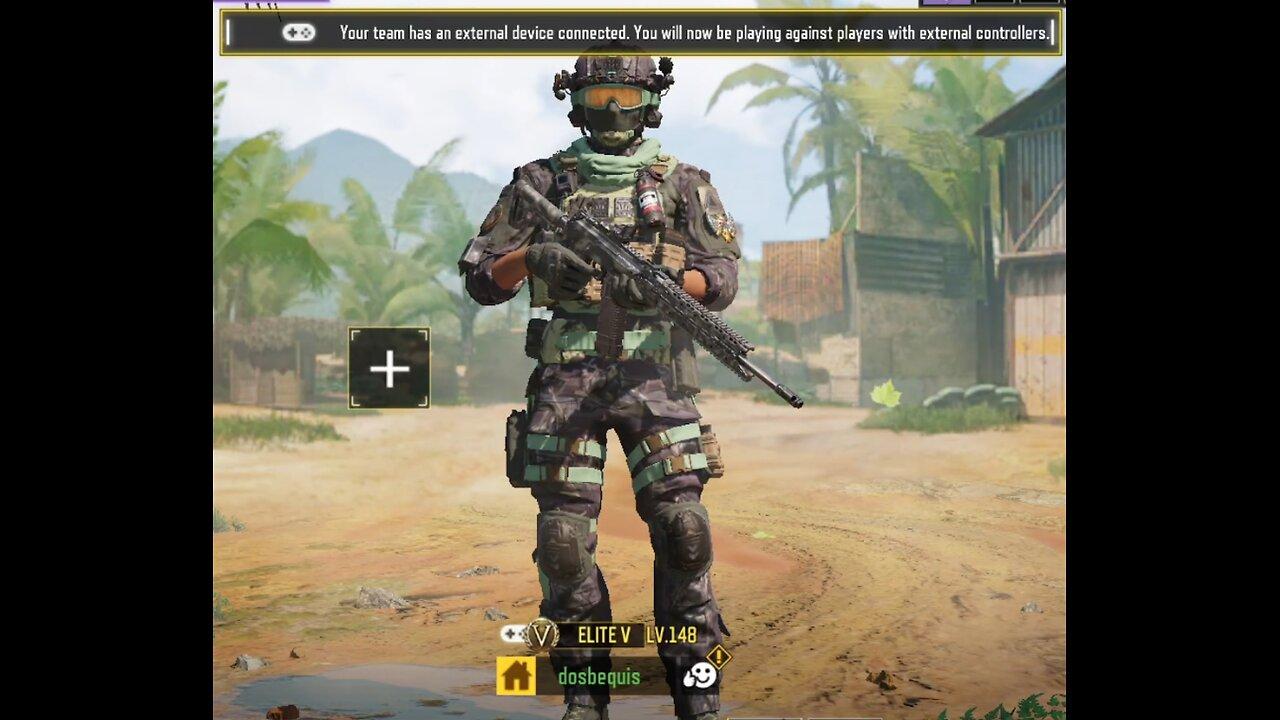The image size is (1280, 720).
Task: Open the smiley thumbs-up emote icon
Action: click(x=700, y=675)
